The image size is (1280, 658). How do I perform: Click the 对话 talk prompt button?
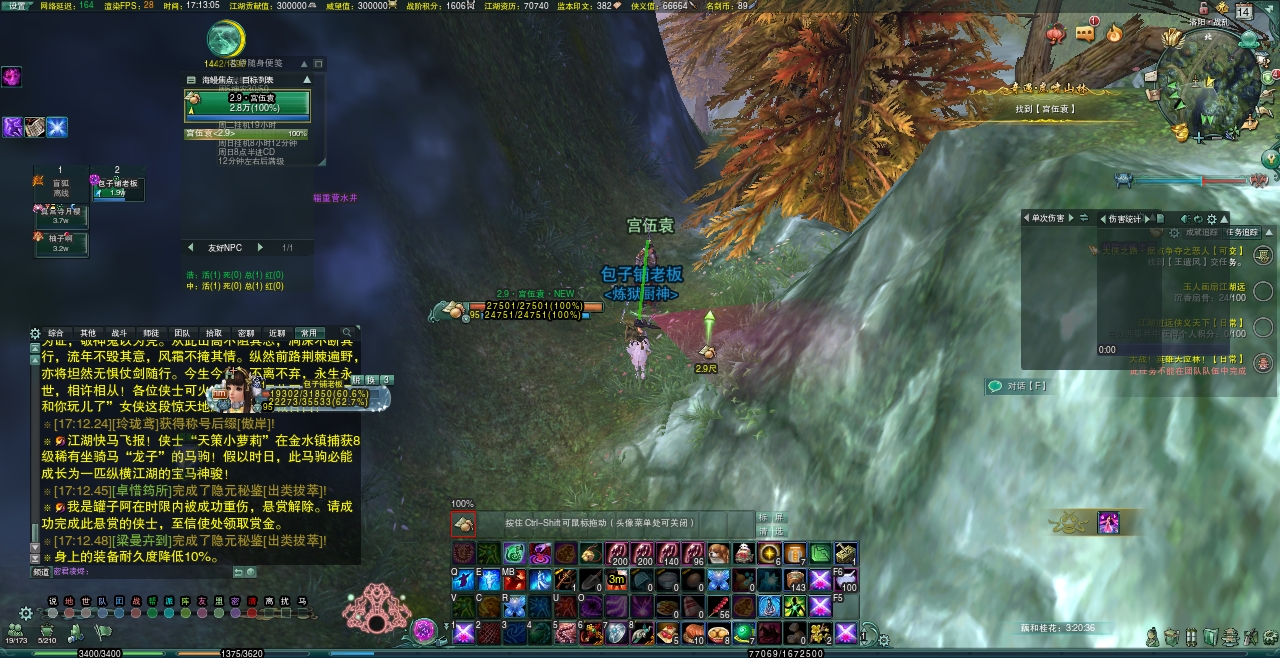(x=1017, y=386)
